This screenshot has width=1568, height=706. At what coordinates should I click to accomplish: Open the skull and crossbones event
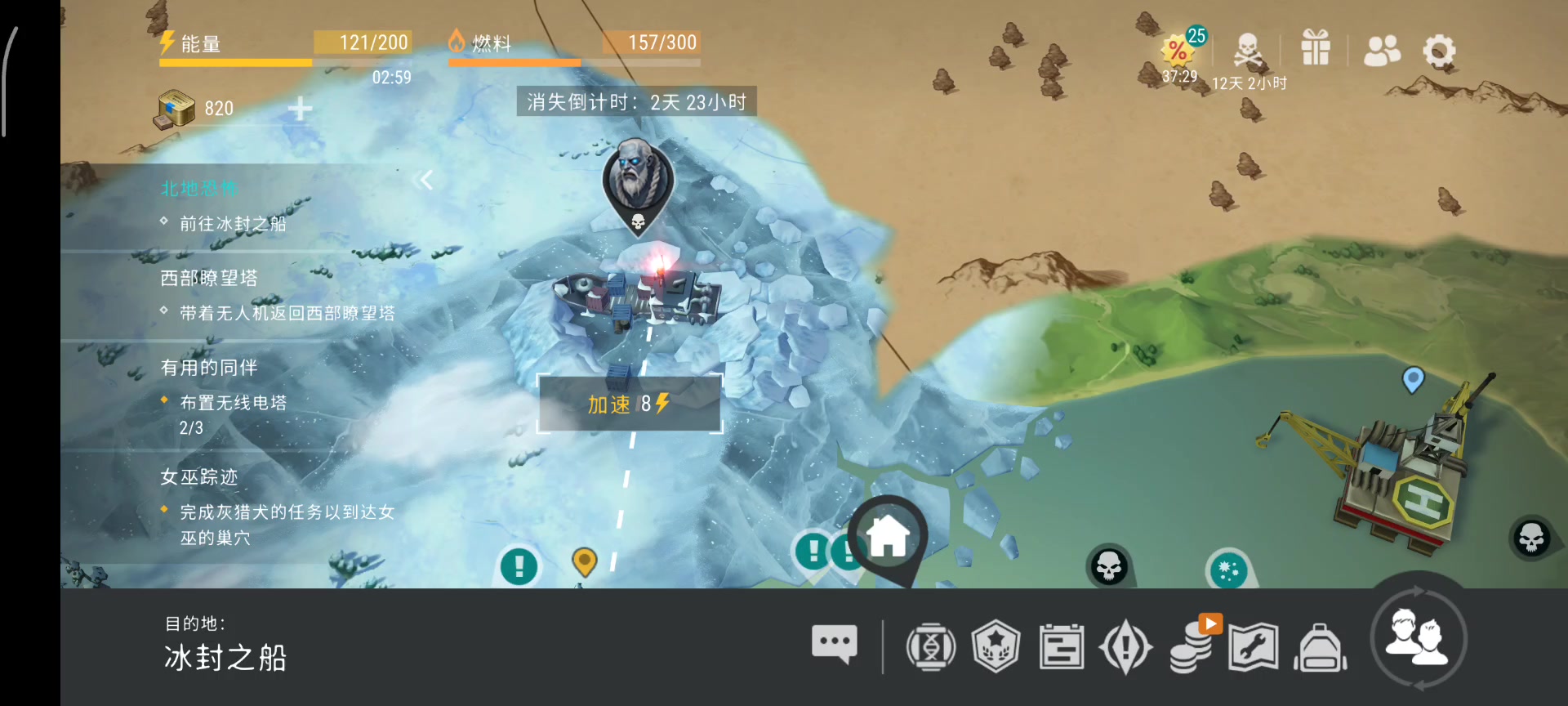tap(1247, 52)
